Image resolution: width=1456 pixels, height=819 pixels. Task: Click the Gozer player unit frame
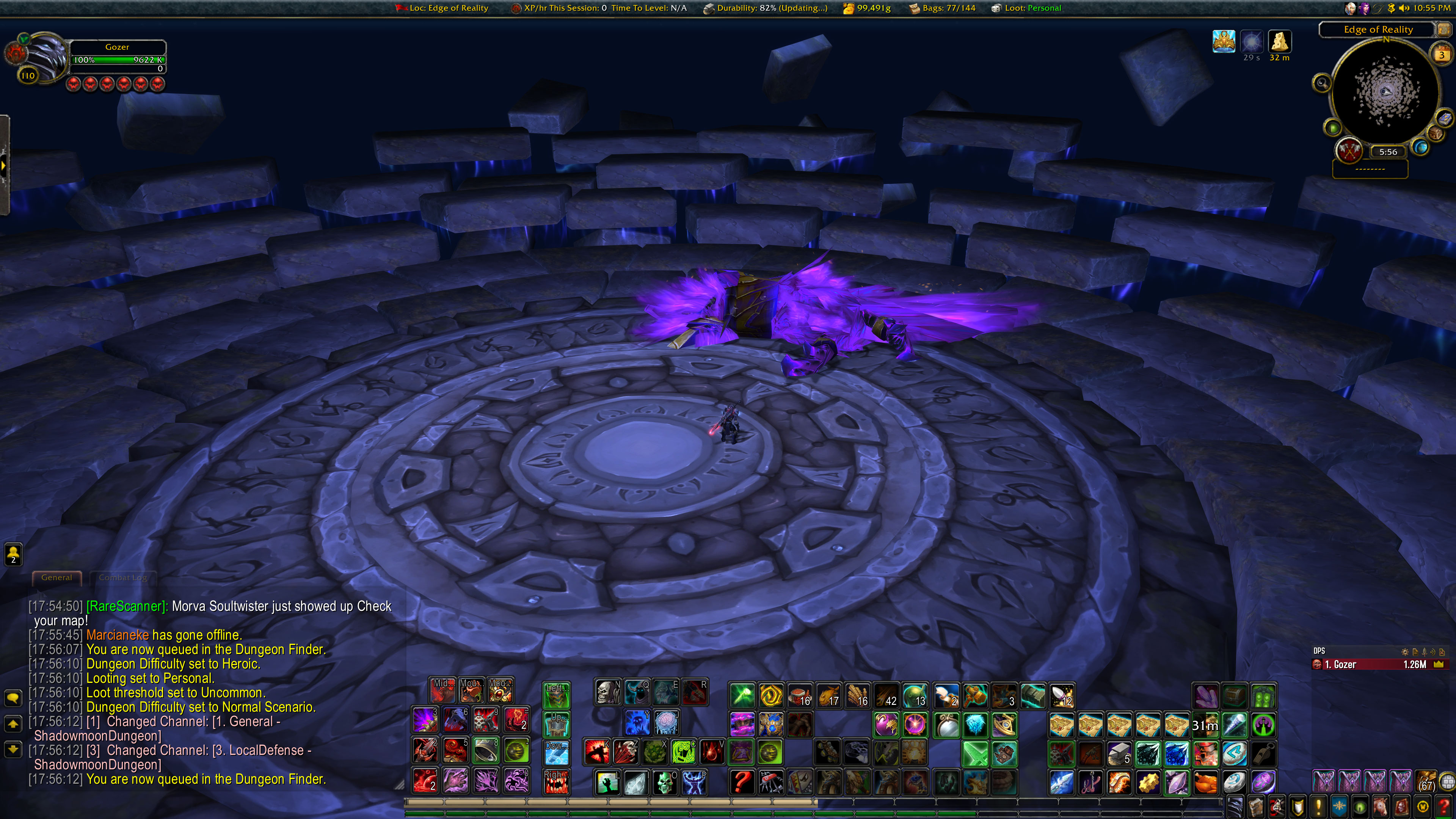pos(117,56)
